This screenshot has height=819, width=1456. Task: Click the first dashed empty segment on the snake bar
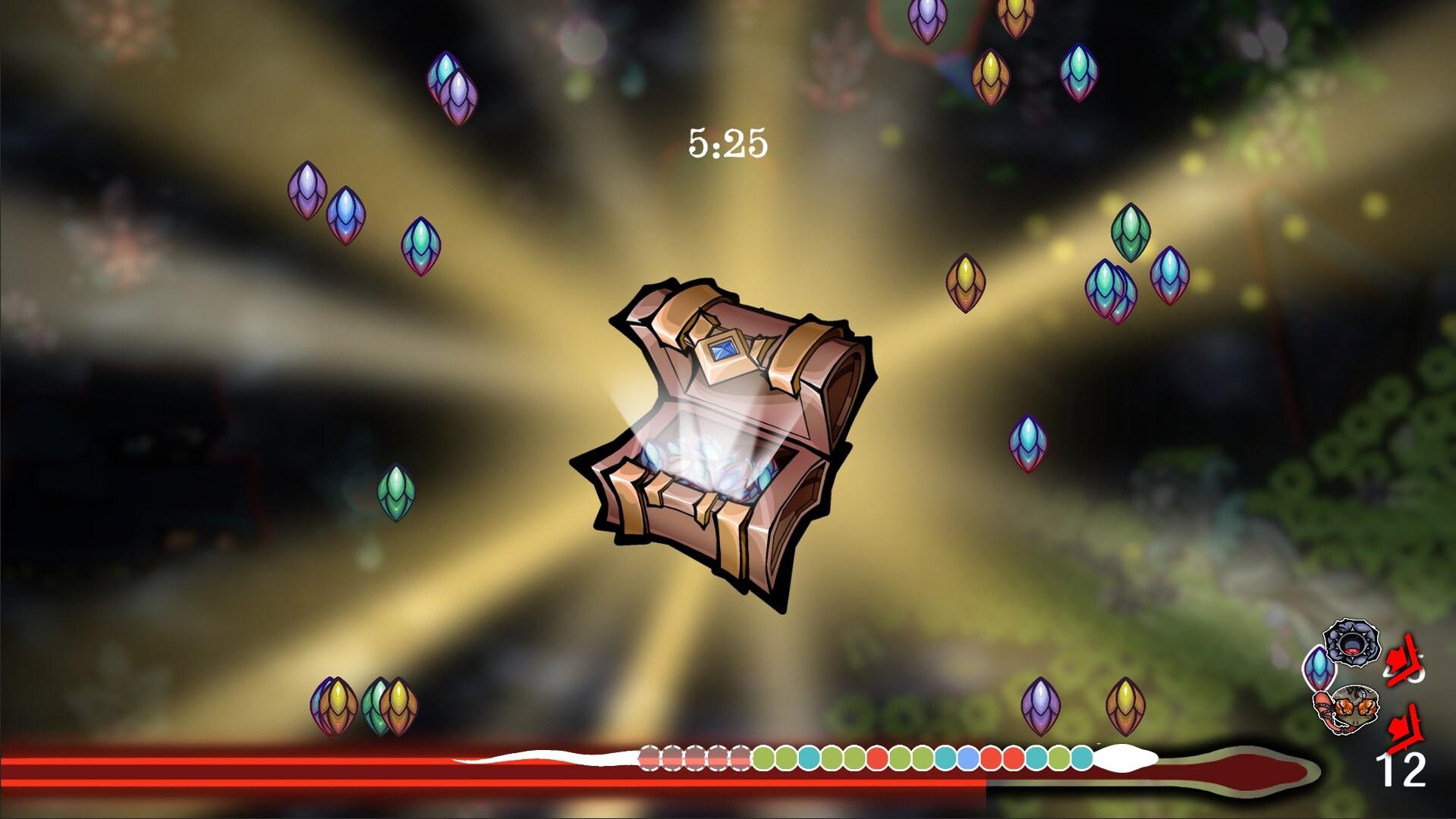(x=649, y=757)
